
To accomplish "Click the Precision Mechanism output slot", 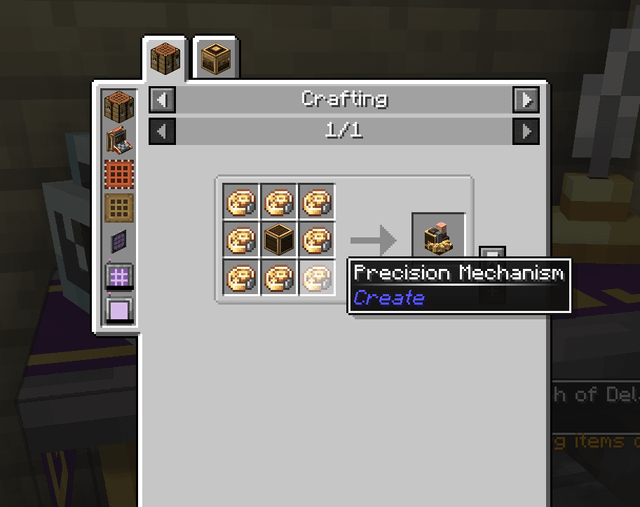I will click(x=438, y=239).
